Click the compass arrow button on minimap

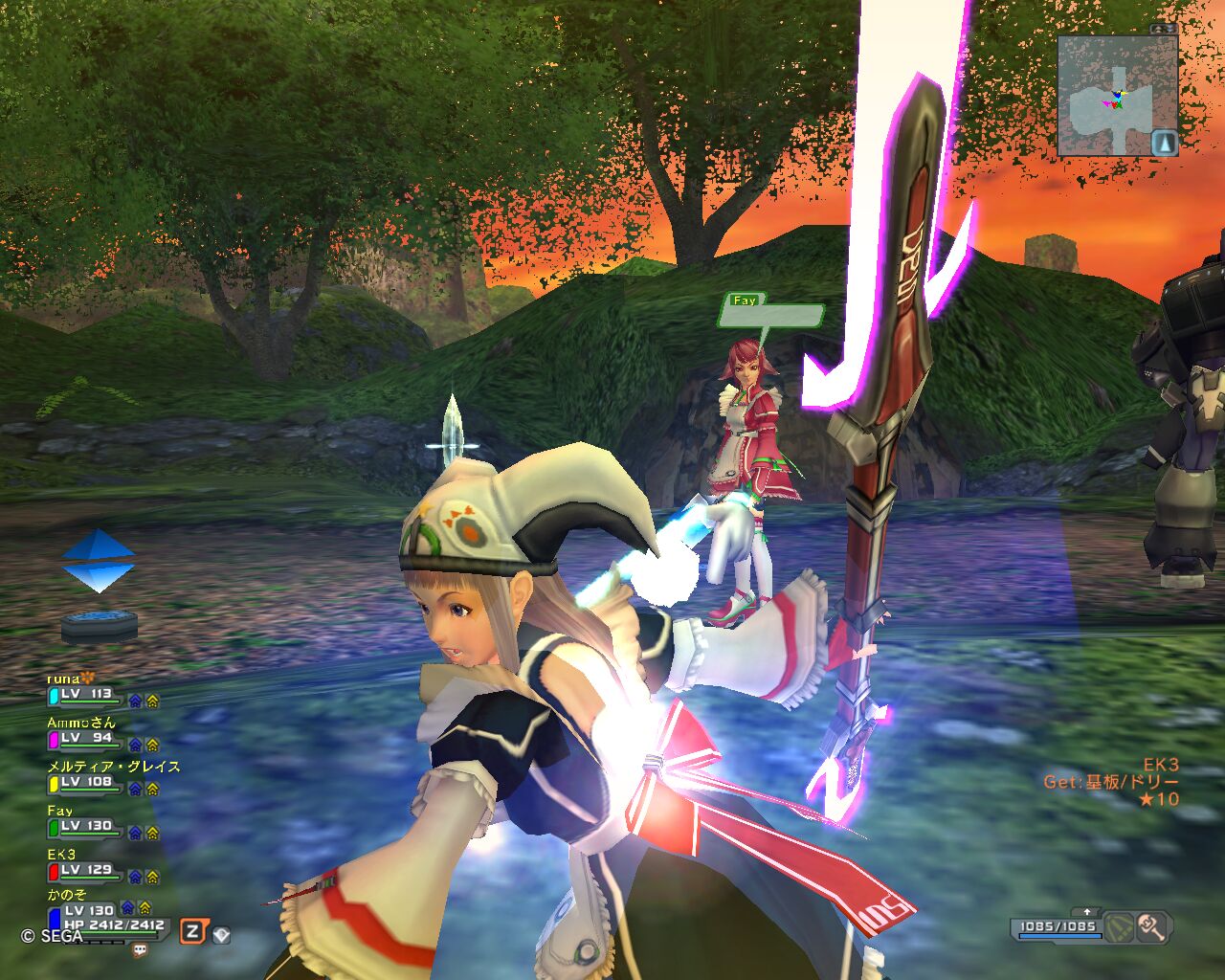pyautogui.click(x=1164, y=143)
